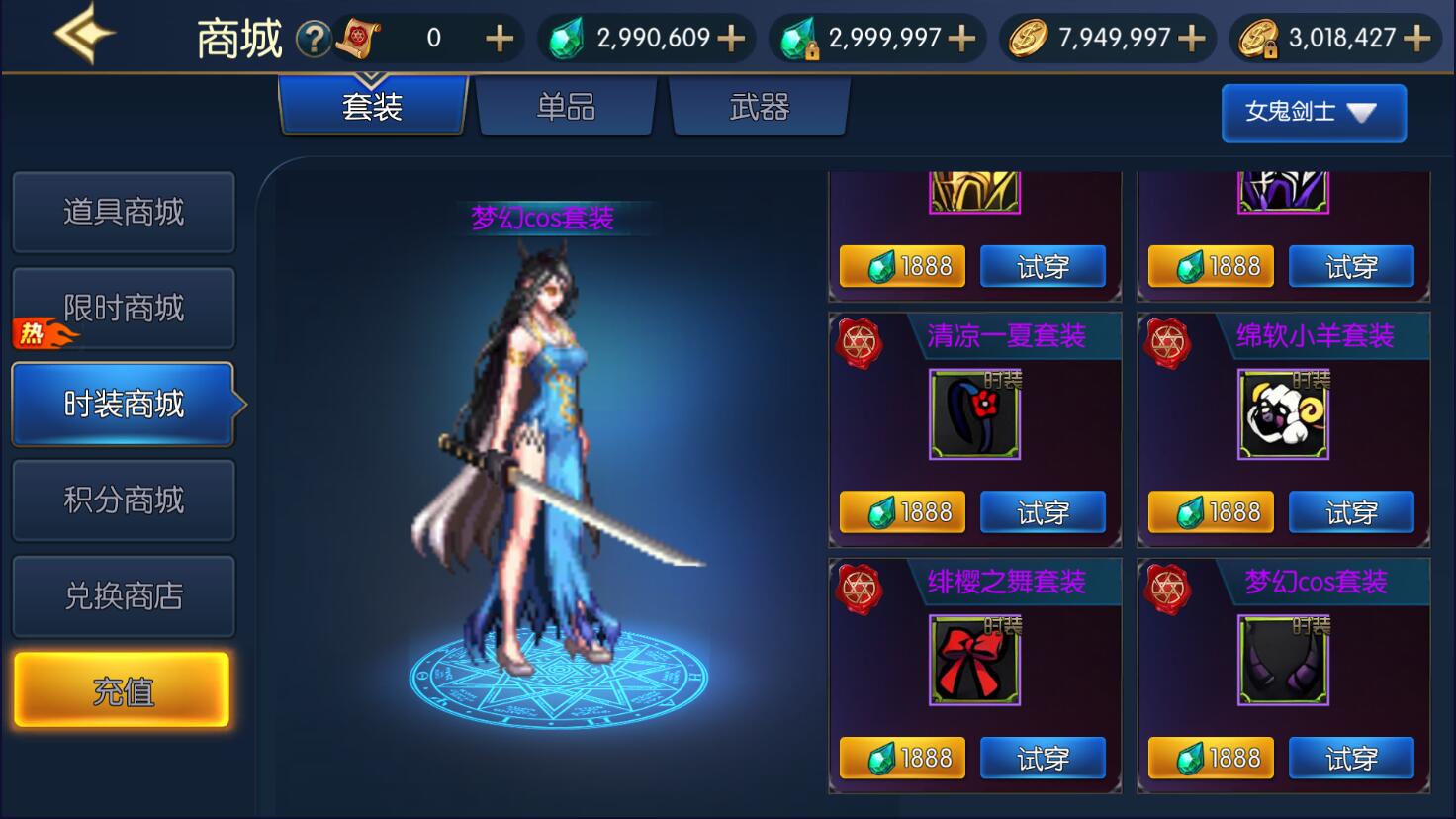Open the 限时商城 menu
The width and height of the screenshot is (1456, 819).
pyautogui.click(x=124, y=309)
